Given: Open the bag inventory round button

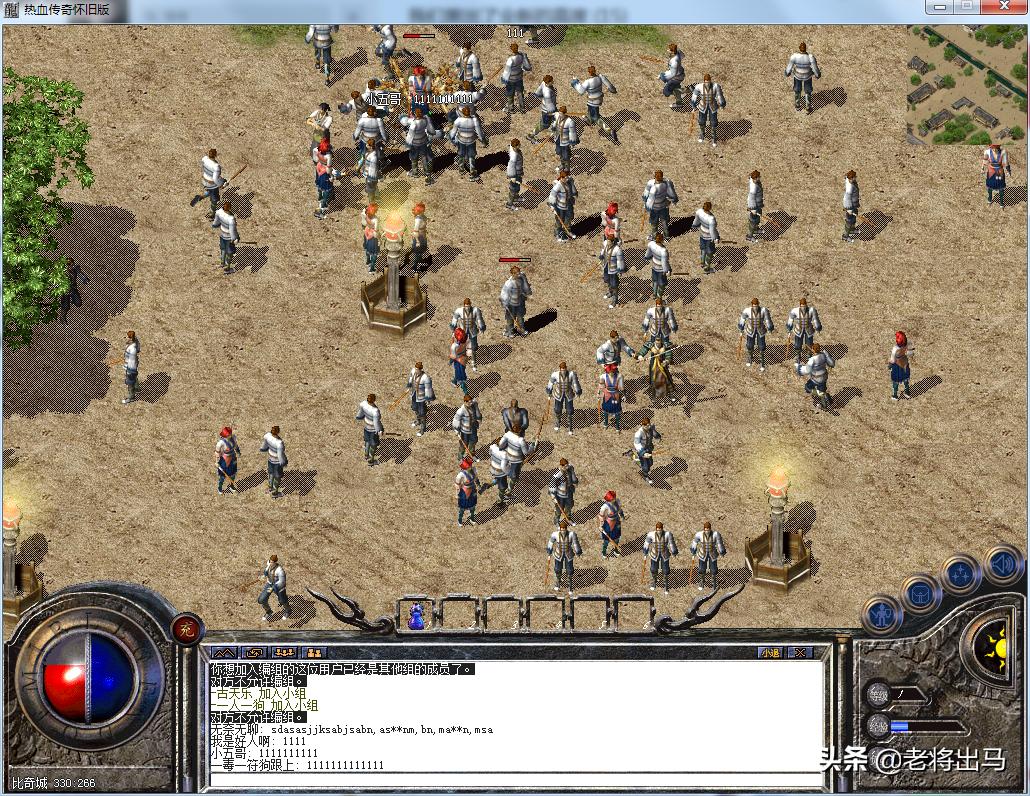Looking at the screenshot, I should [919, 594].
